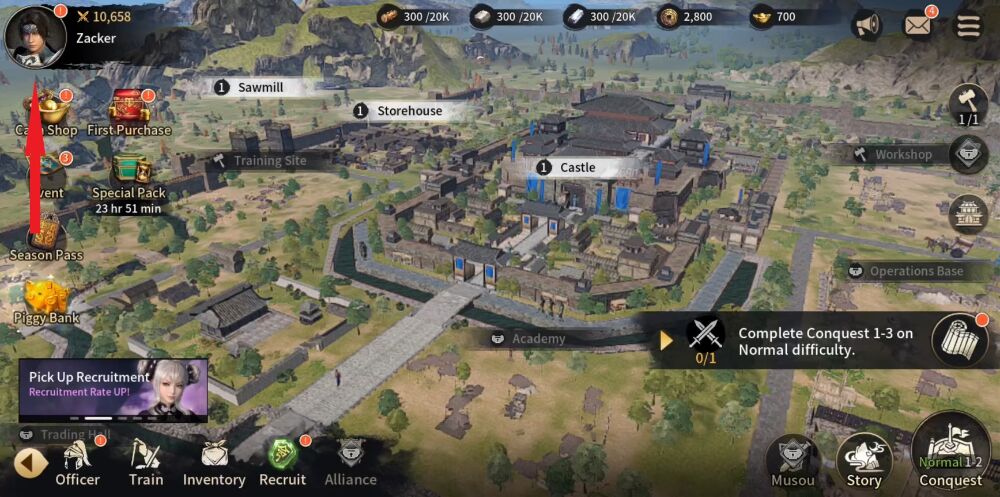This screenshot has height=497, width=1000.
Task: Open the megaphone announcements
Action: pos(866,26)
